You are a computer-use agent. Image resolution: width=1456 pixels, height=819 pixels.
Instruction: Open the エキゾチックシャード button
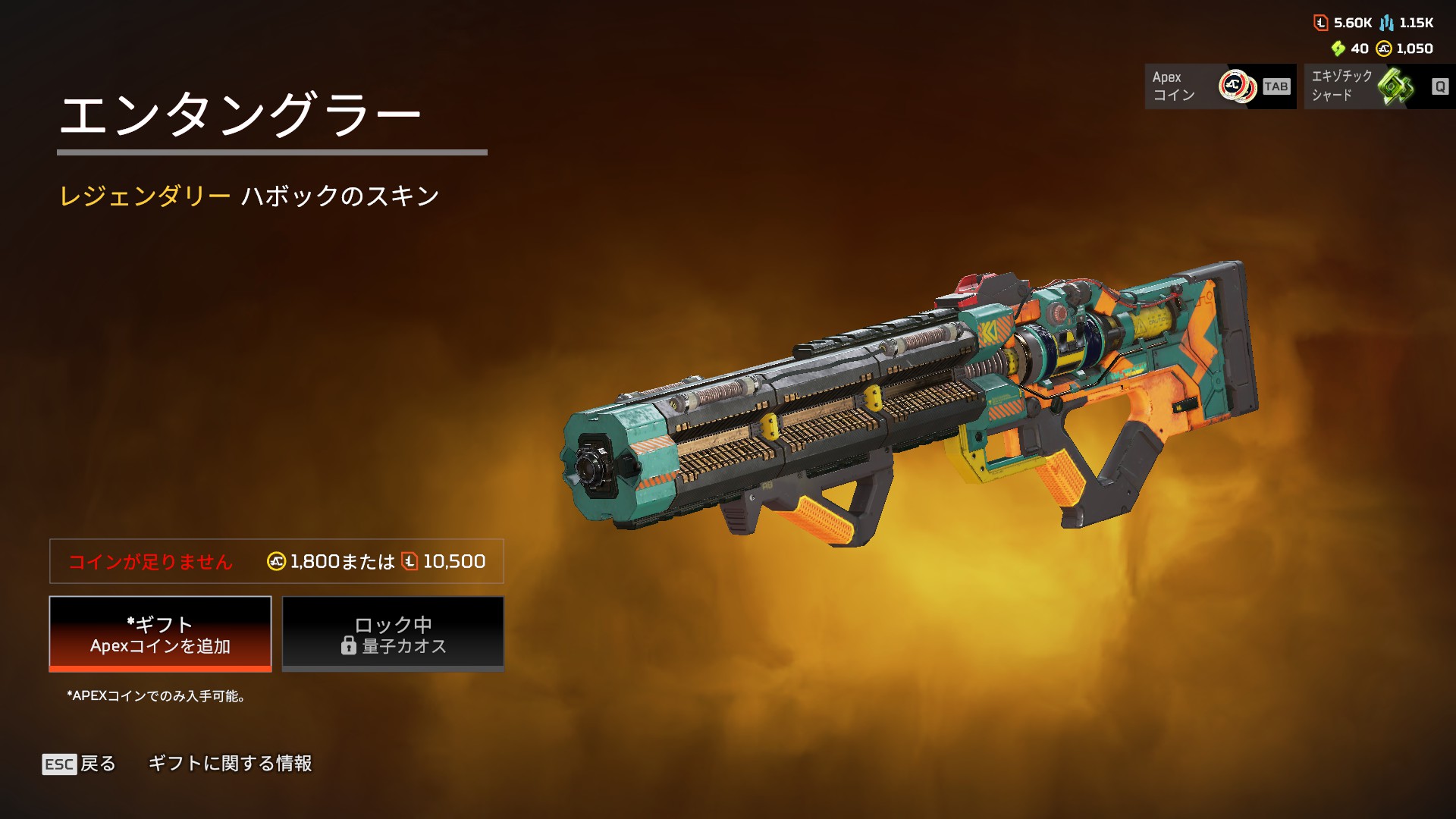[x=1379, y=86]
